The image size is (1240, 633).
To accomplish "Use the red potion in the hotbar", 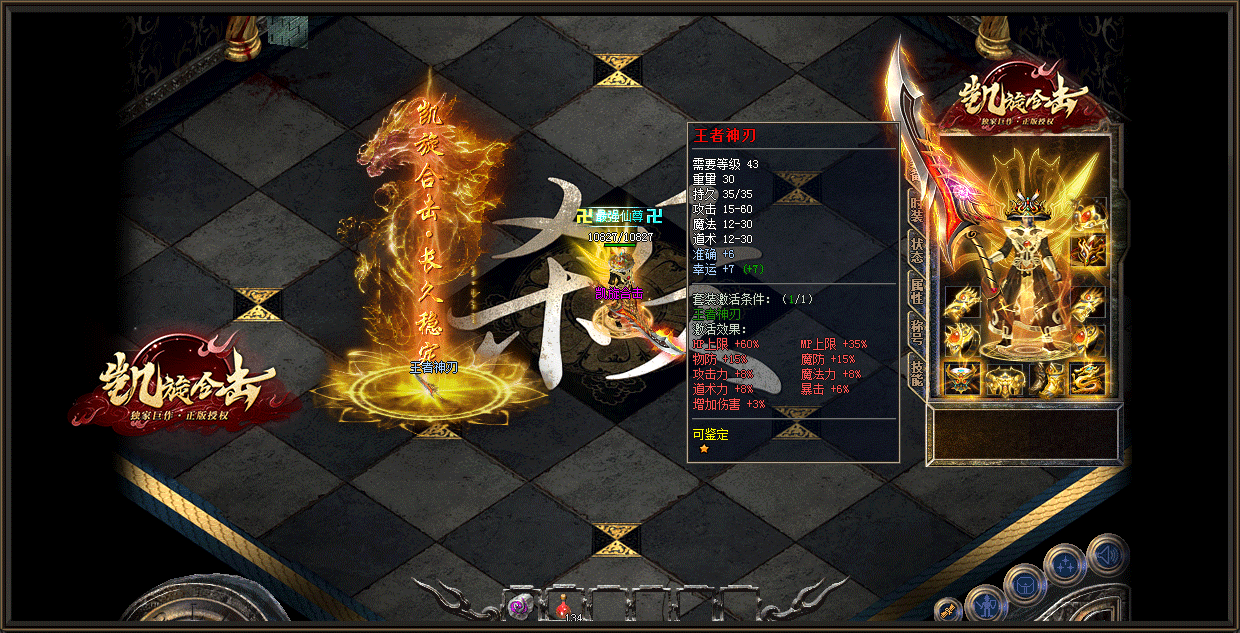I will [x=564, y=604].
